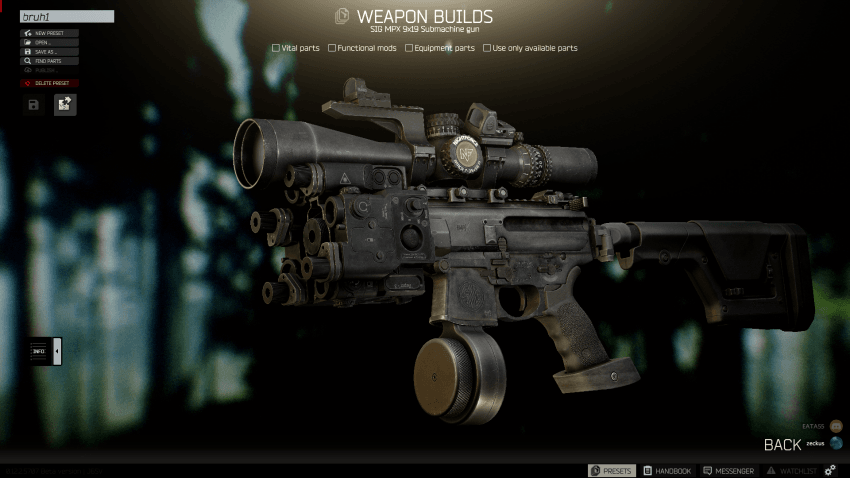Delete the current preset
The width and height of the screenshot is (850, 478).
point(50,83)
